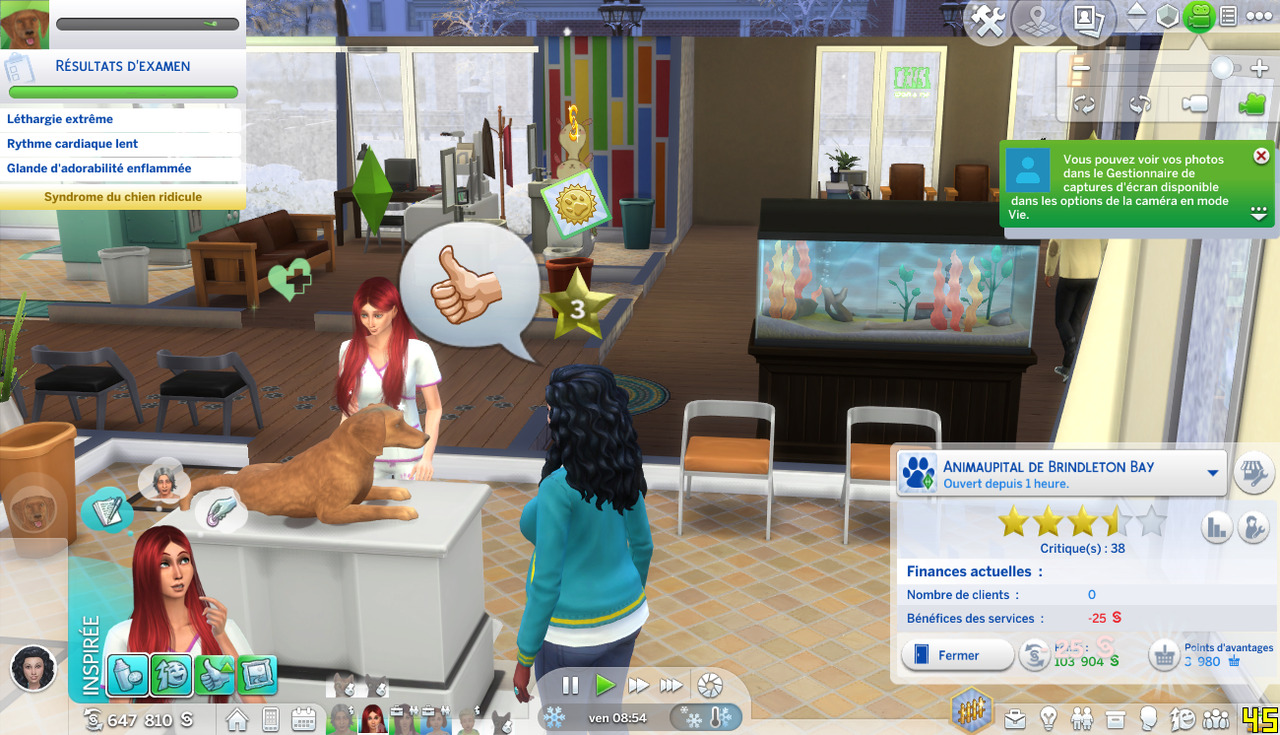
Task: Open the perk points shopping basket
Action: pyautogui.click(x=1164, y=656)
